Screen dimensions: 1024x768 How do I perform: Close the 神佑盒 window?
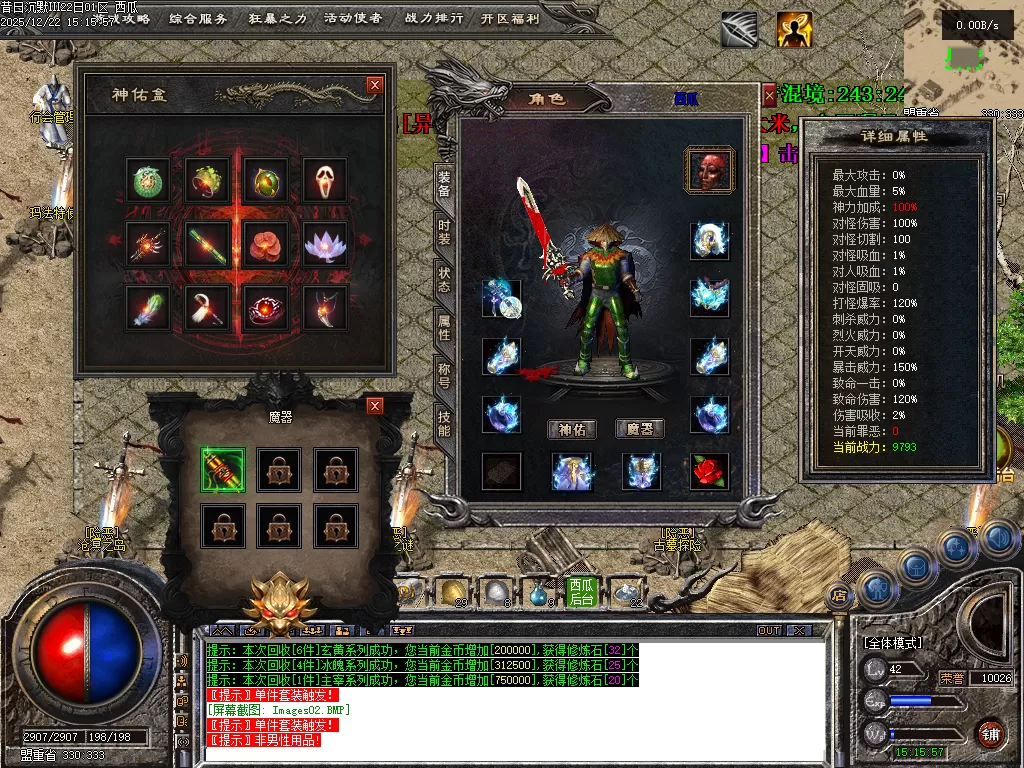(x=375, y=85)
